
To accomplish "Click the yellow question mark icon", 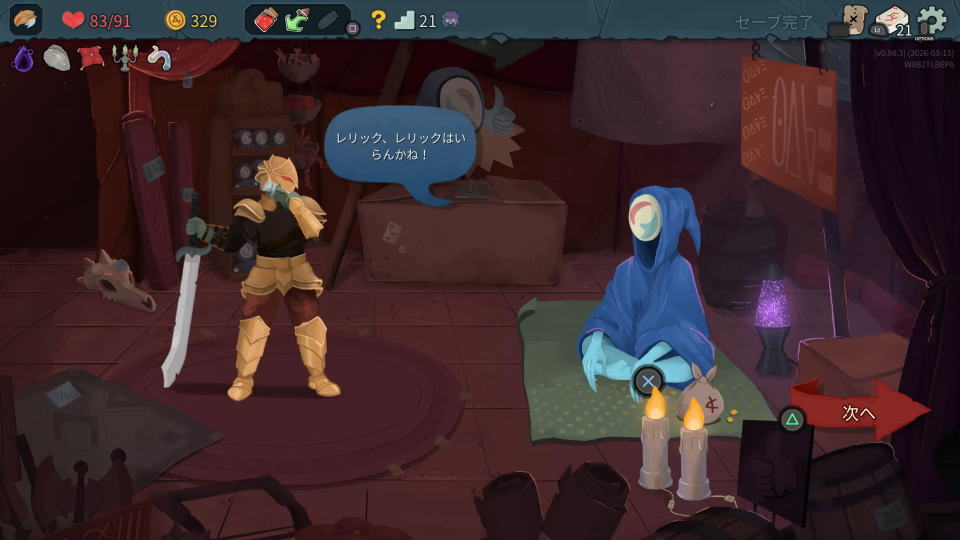I will tap(378, 20).
